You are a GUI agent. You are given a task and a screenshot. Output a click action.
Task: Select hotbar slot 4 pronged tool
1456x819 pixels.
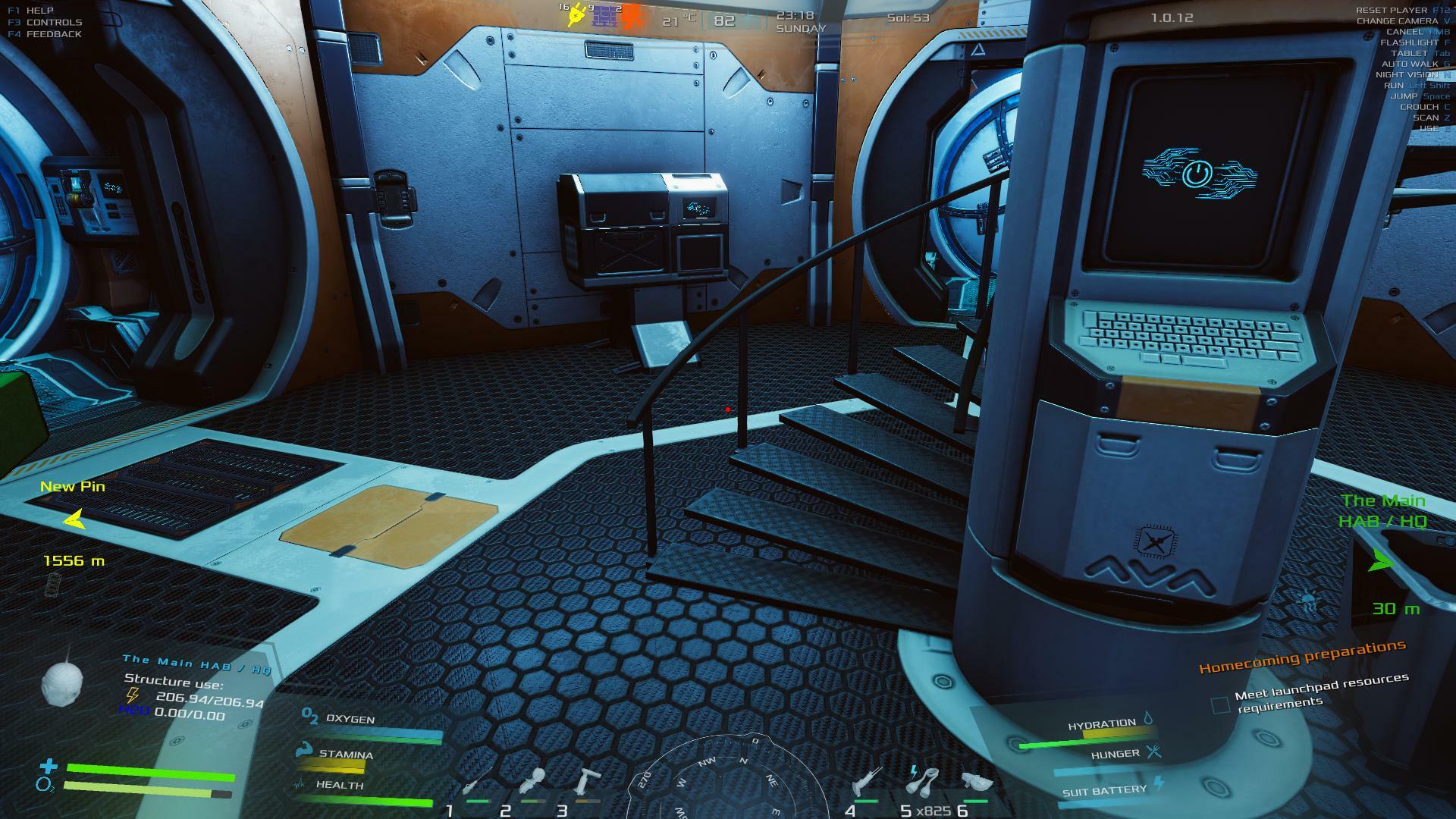866,782
